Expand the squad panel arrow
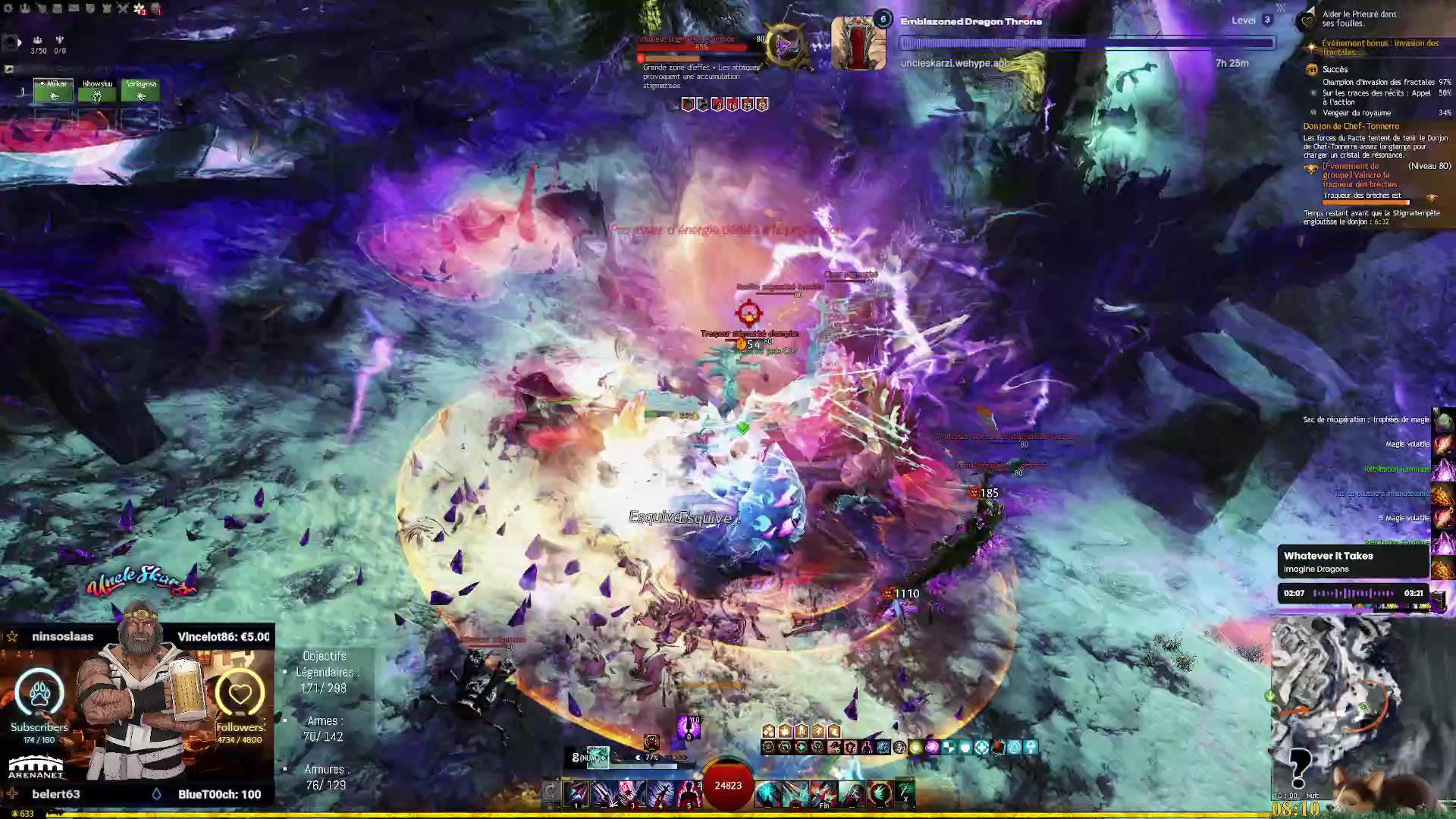Image resolution: width=1456 pixels, height=819 pixels. [20, 42]
